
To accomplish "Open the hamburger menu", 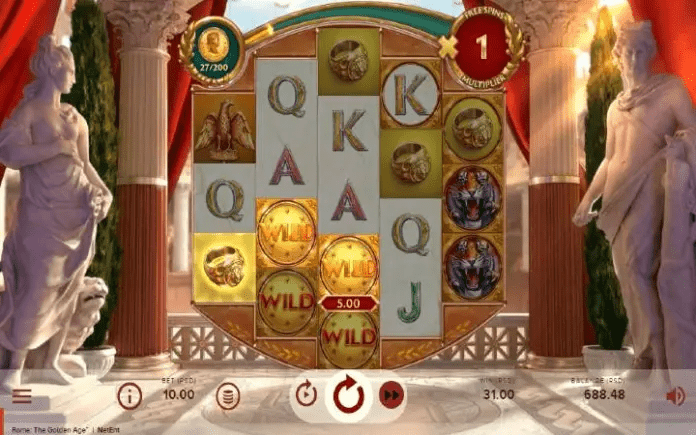I will click(x=21, y=396).
